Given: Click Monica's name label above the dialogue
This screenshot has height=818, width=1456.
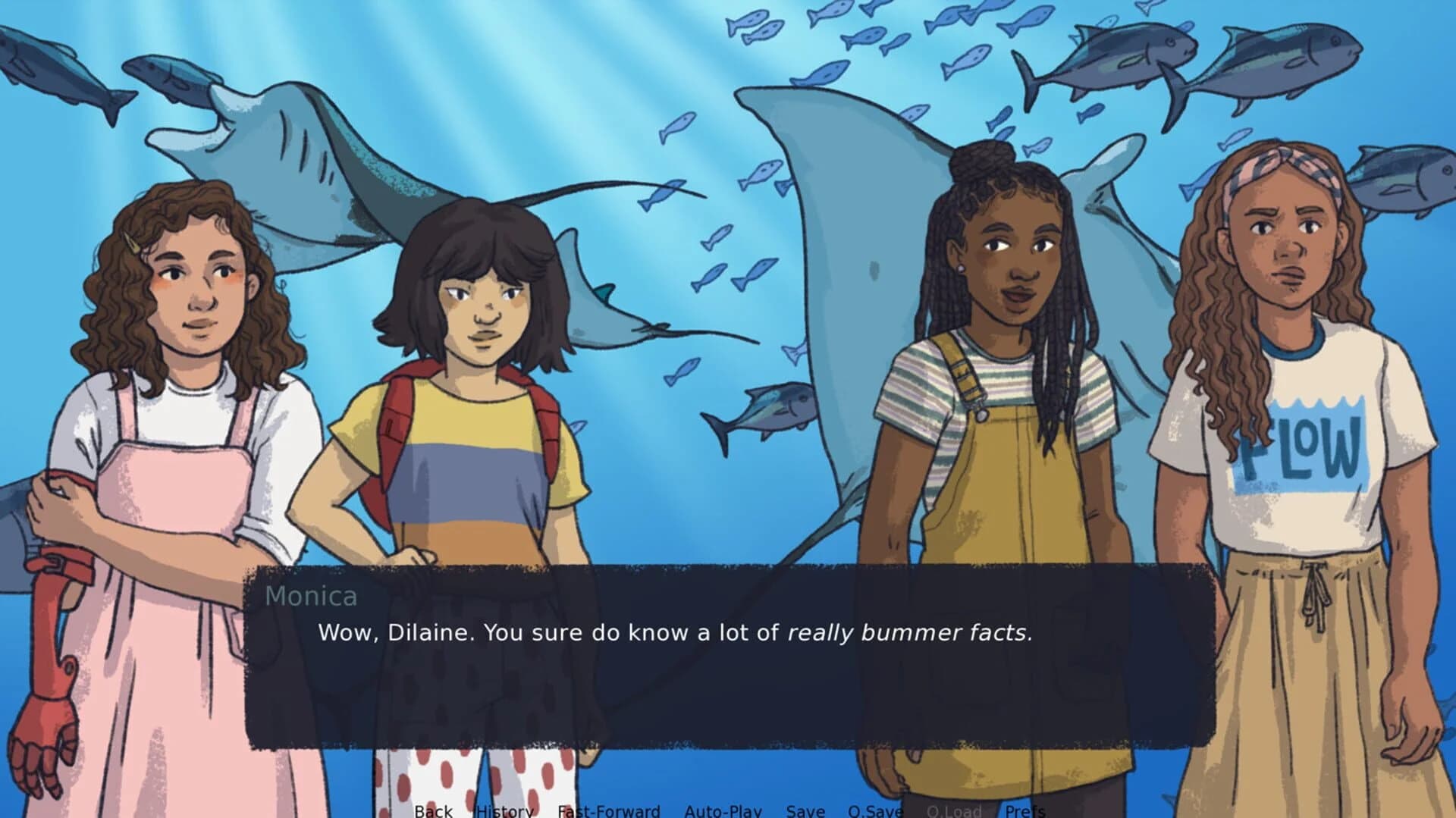Looking at the screenshot, I should coord(313,597).
